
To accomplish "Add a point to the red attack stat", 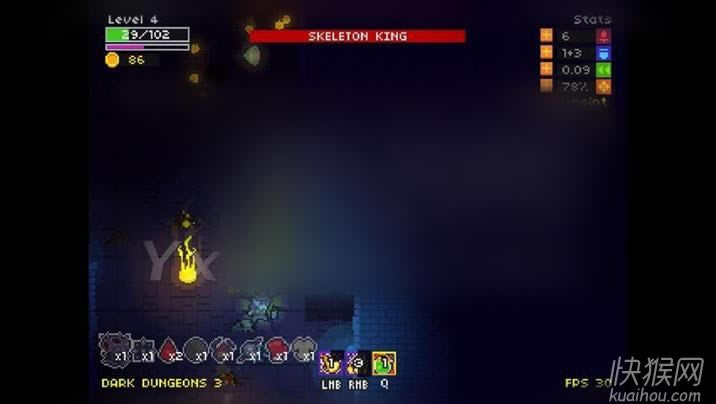I will point(546,35).
